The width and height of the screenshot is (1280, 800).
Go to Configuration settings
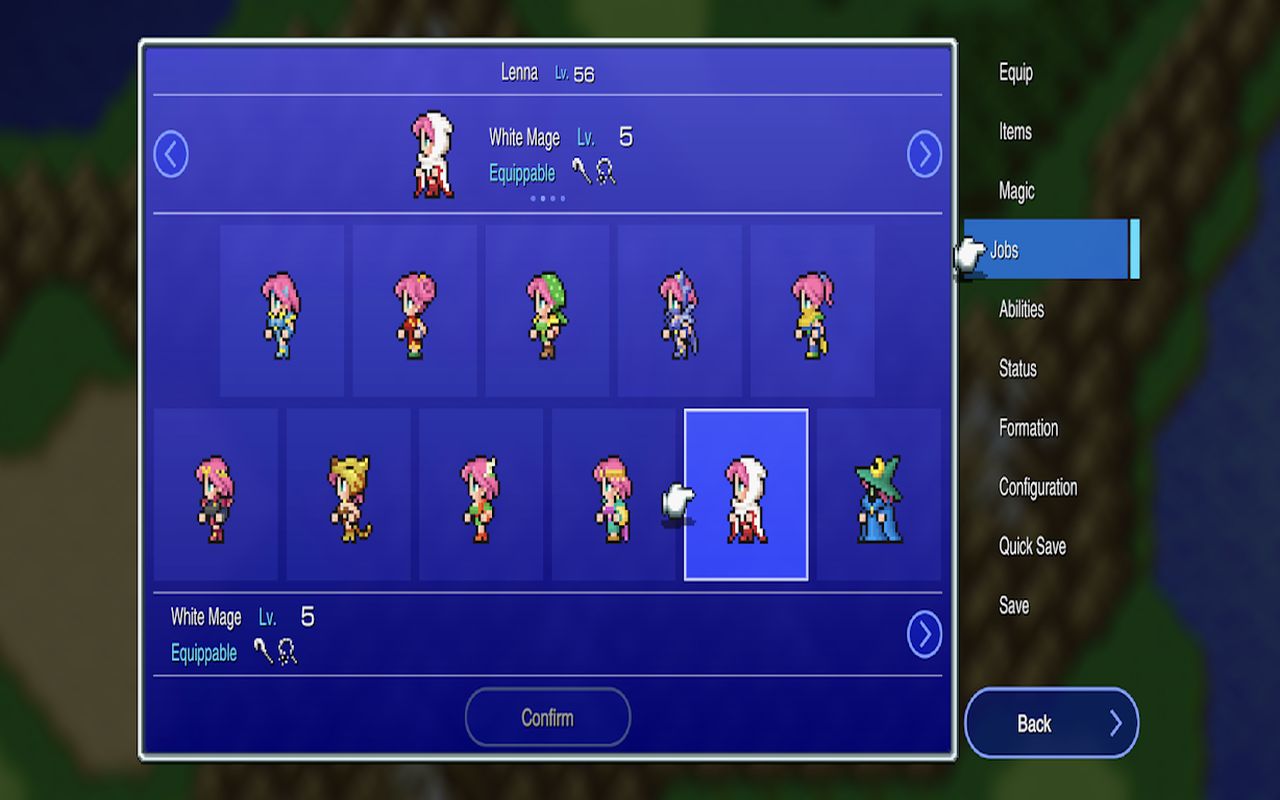(x=1038, y=487)
